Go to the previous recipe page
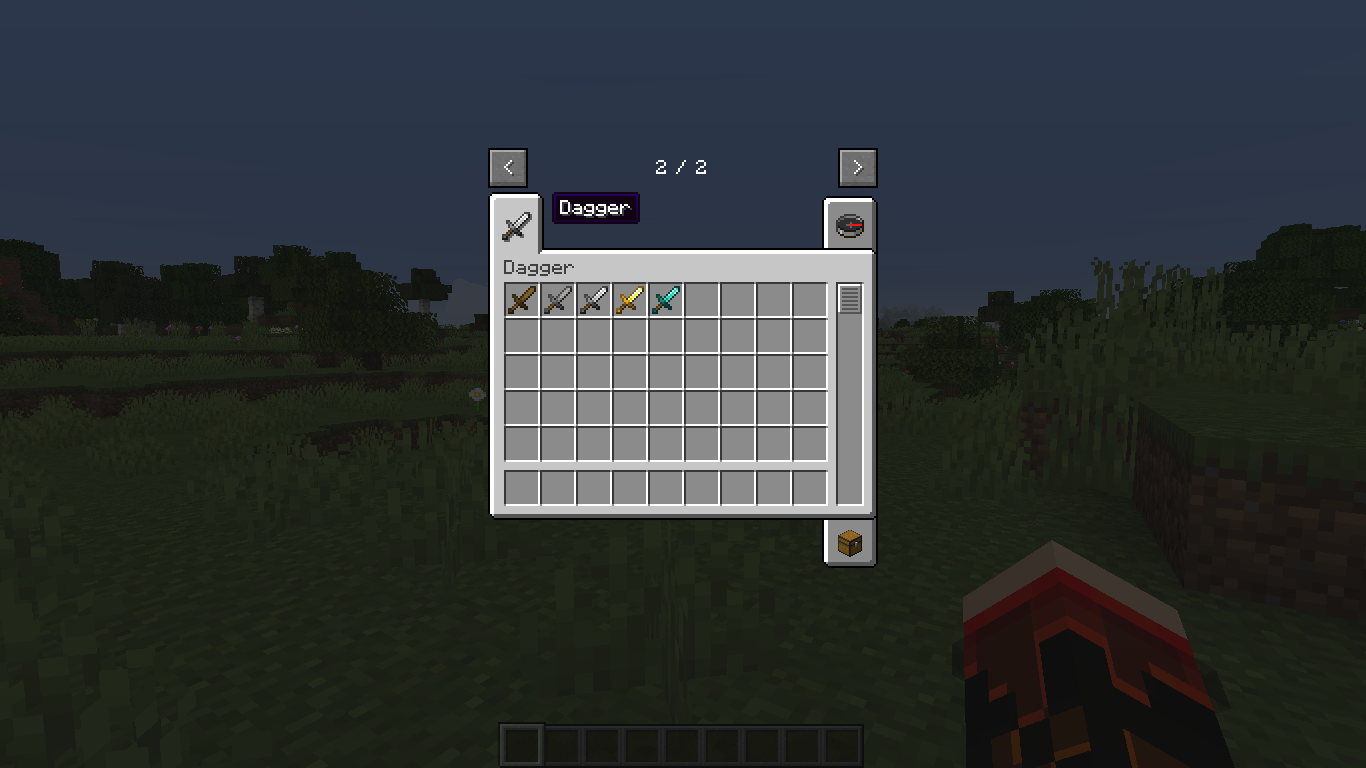 [x=508, y=167]
